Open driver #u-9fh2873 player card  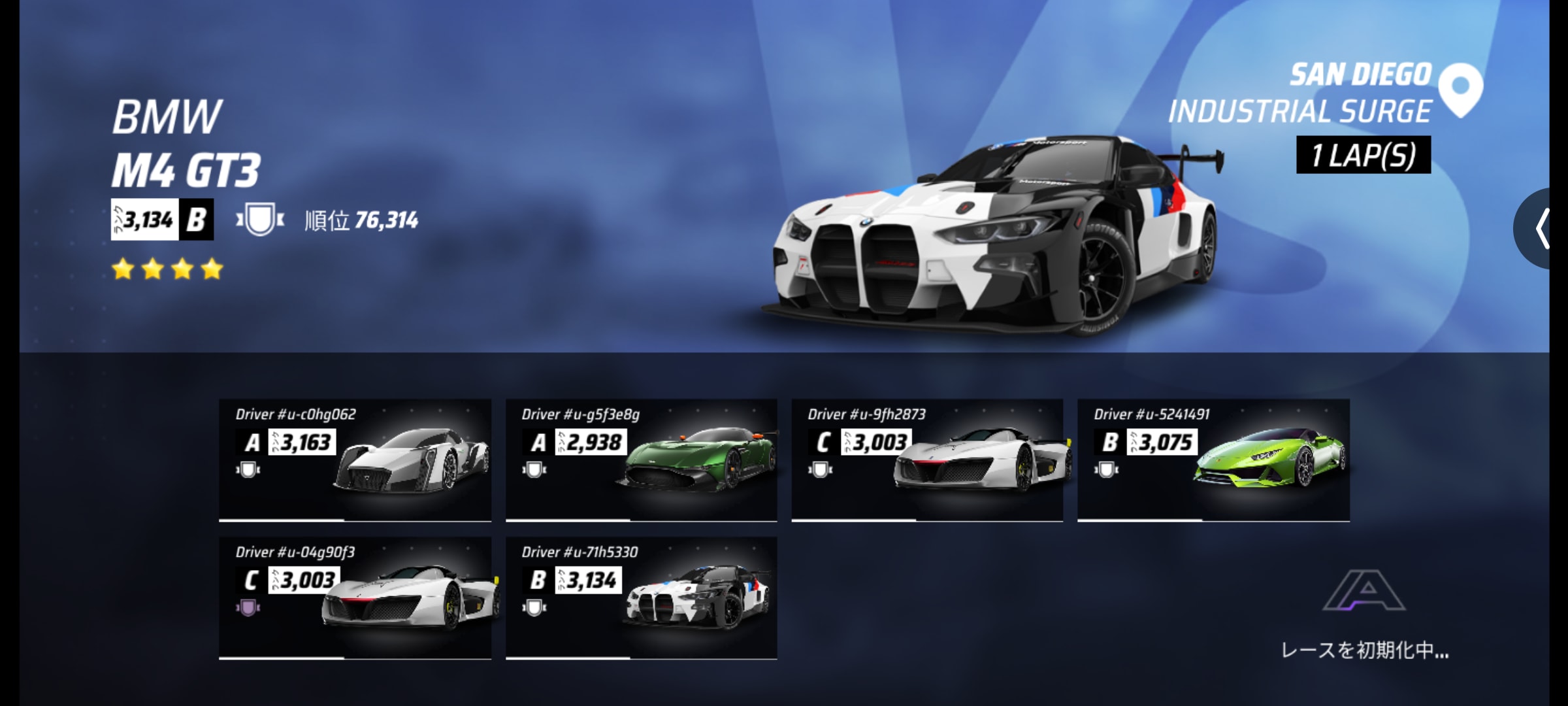pos(927,460)
